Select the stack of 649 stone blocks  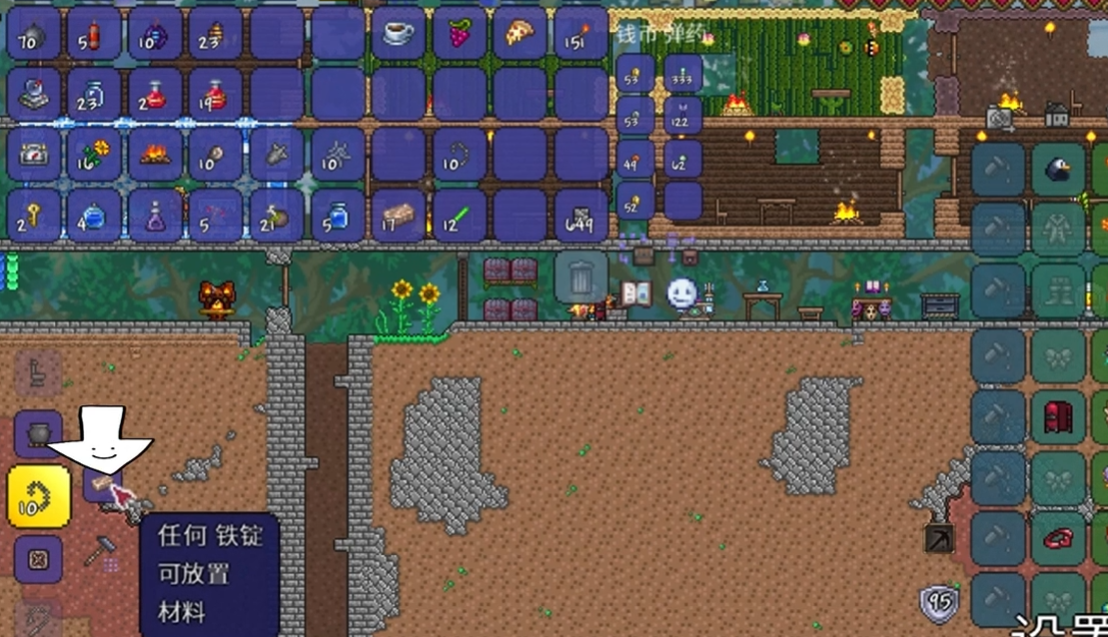(x=581, y=215)
